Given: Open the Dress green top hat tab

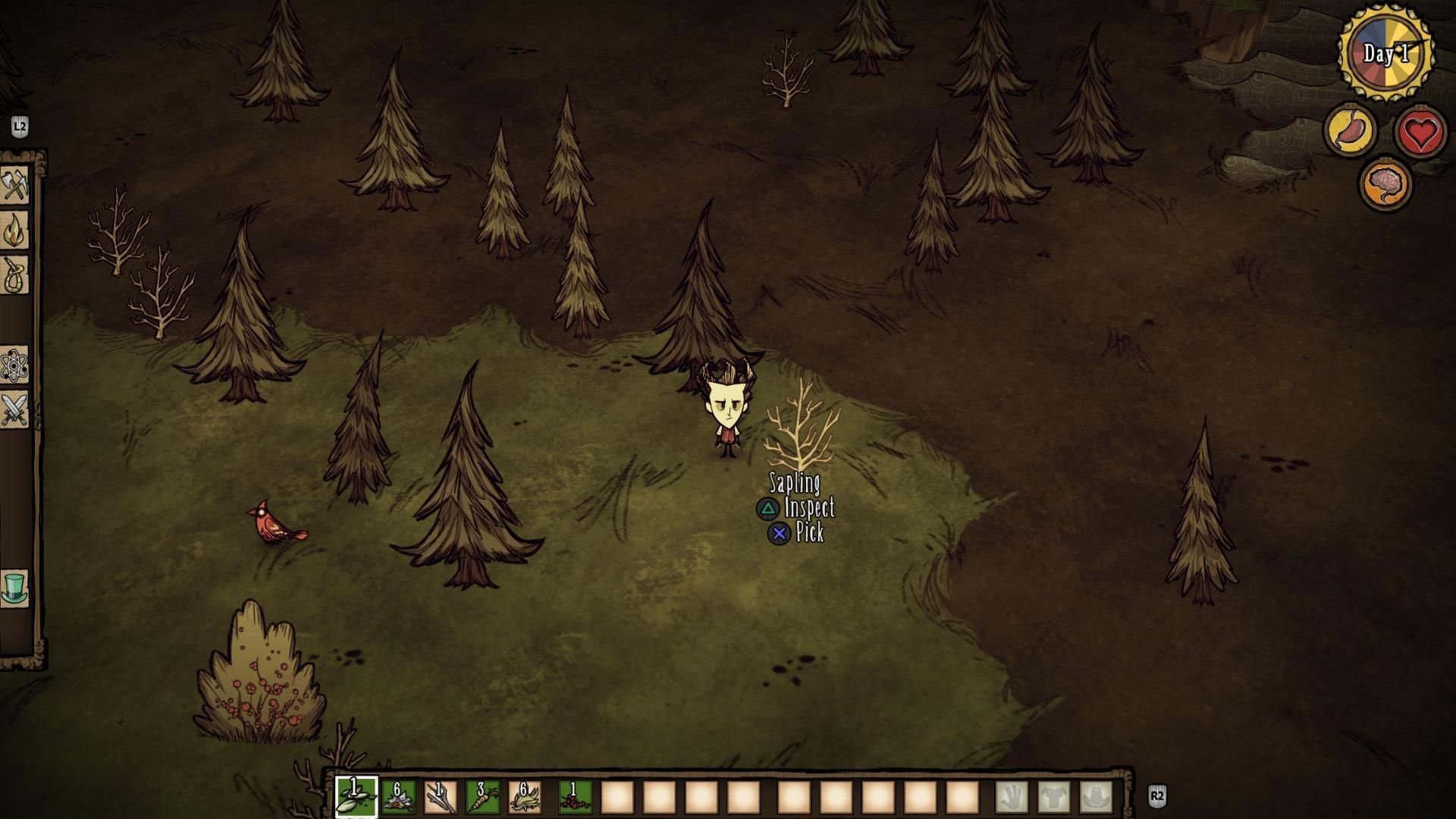Looking at the screenshot, I should (x=14, y=588).
